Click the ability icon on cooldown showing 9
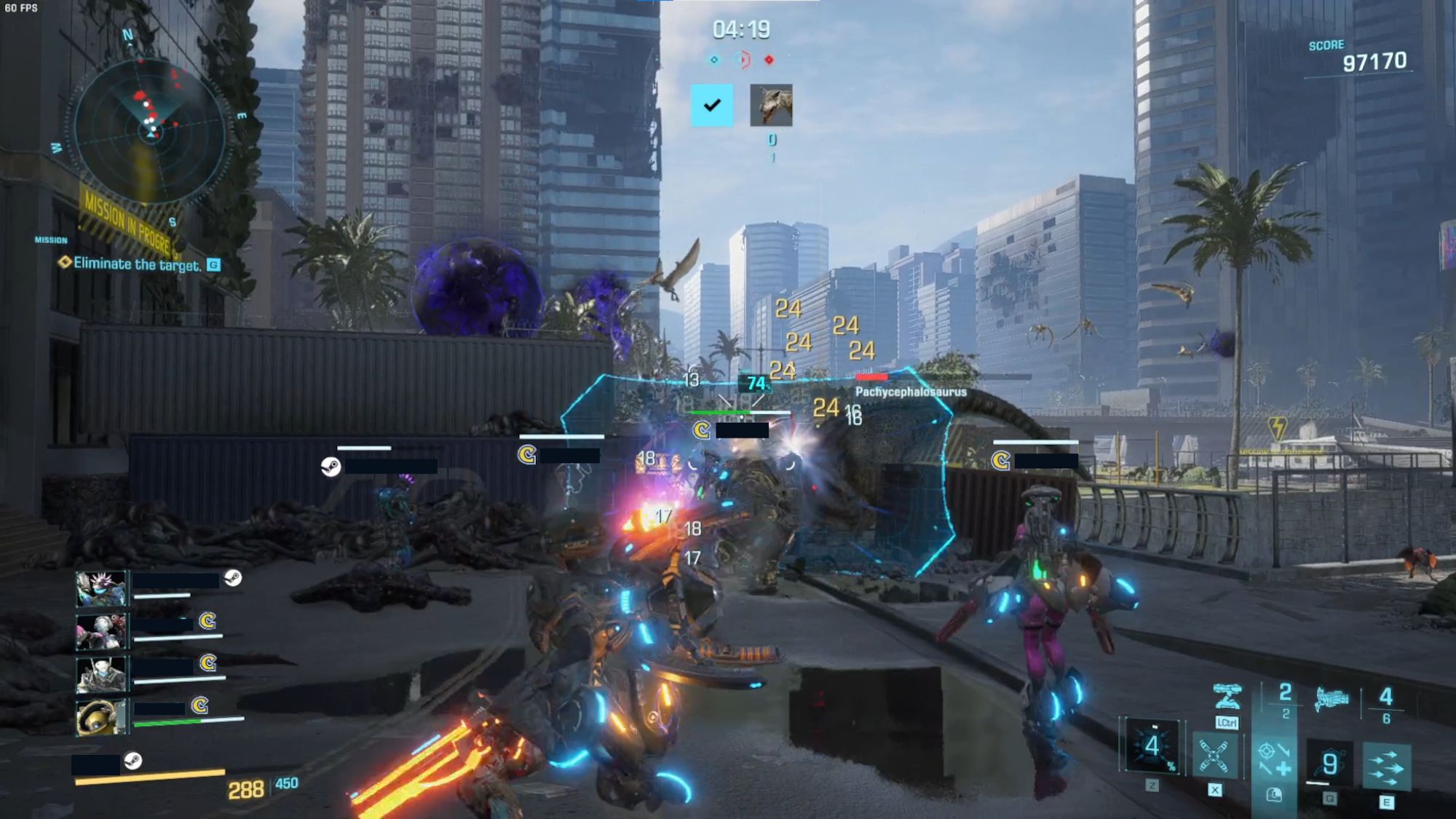The image size is (1456, 819). click(1329, 763)
